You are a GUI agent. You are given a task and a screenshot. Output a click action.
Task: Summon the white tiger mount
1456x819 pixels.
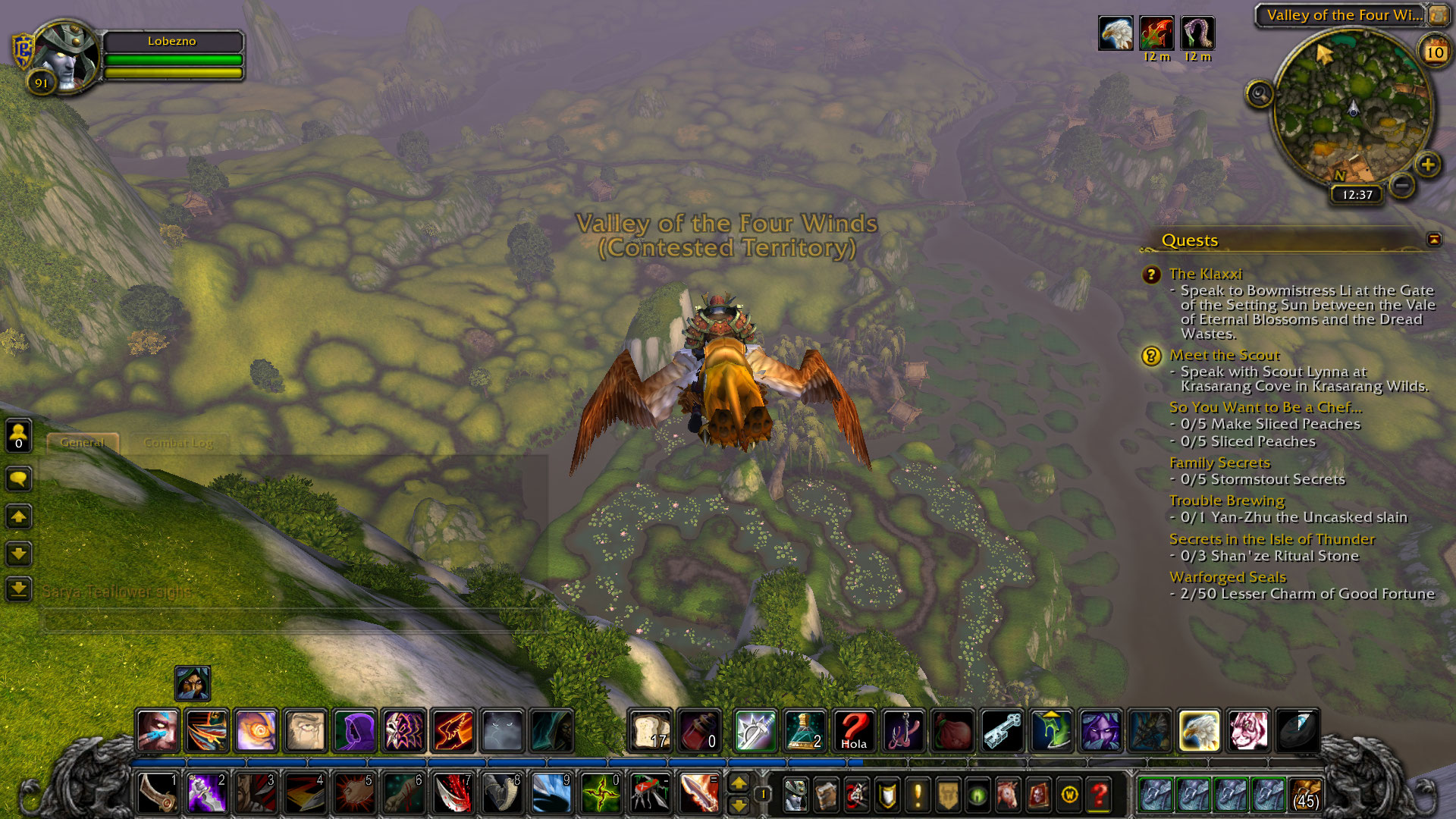point(1247,731)
